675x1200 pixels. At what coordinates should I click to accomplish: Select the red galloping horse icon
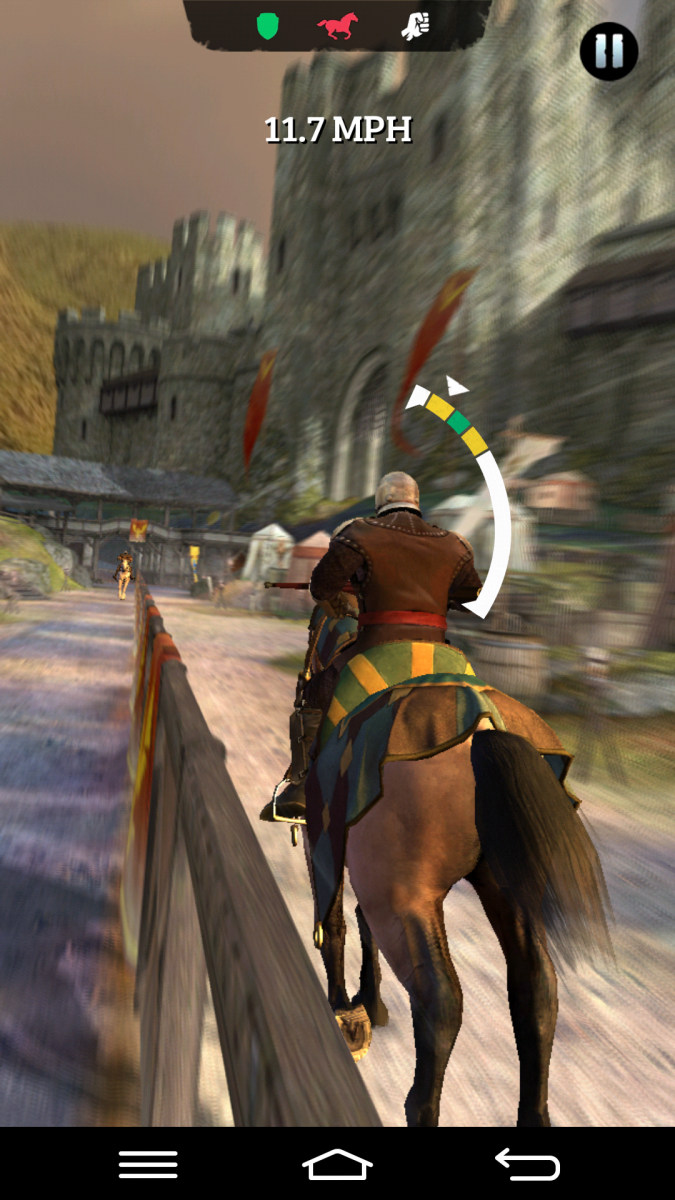coord(338,26)
